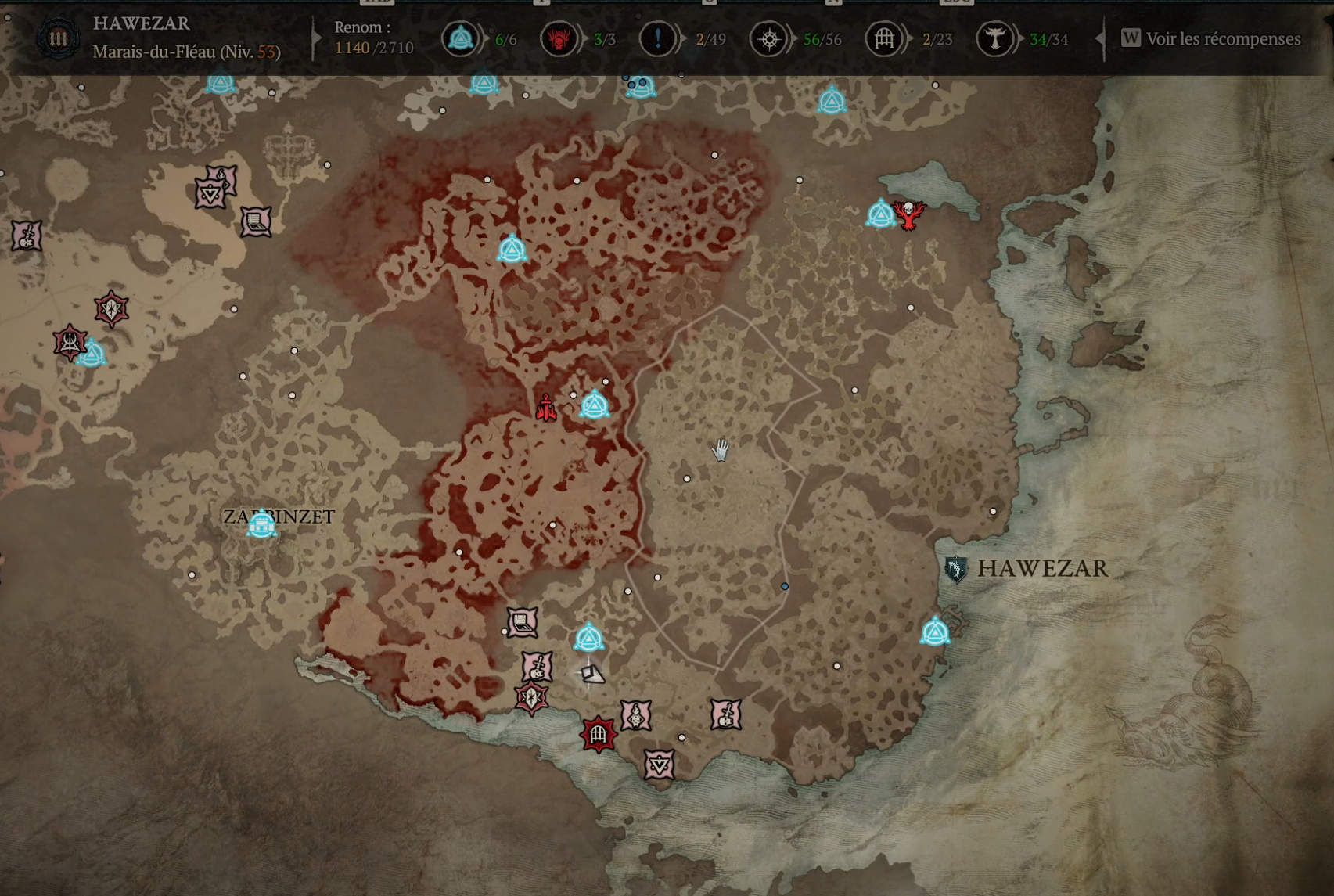Image resolution: width=1334 pixels, height=896 pixels.
Task: Select the Zarbinzet town waypoint
Action: (x=261, y=524)
